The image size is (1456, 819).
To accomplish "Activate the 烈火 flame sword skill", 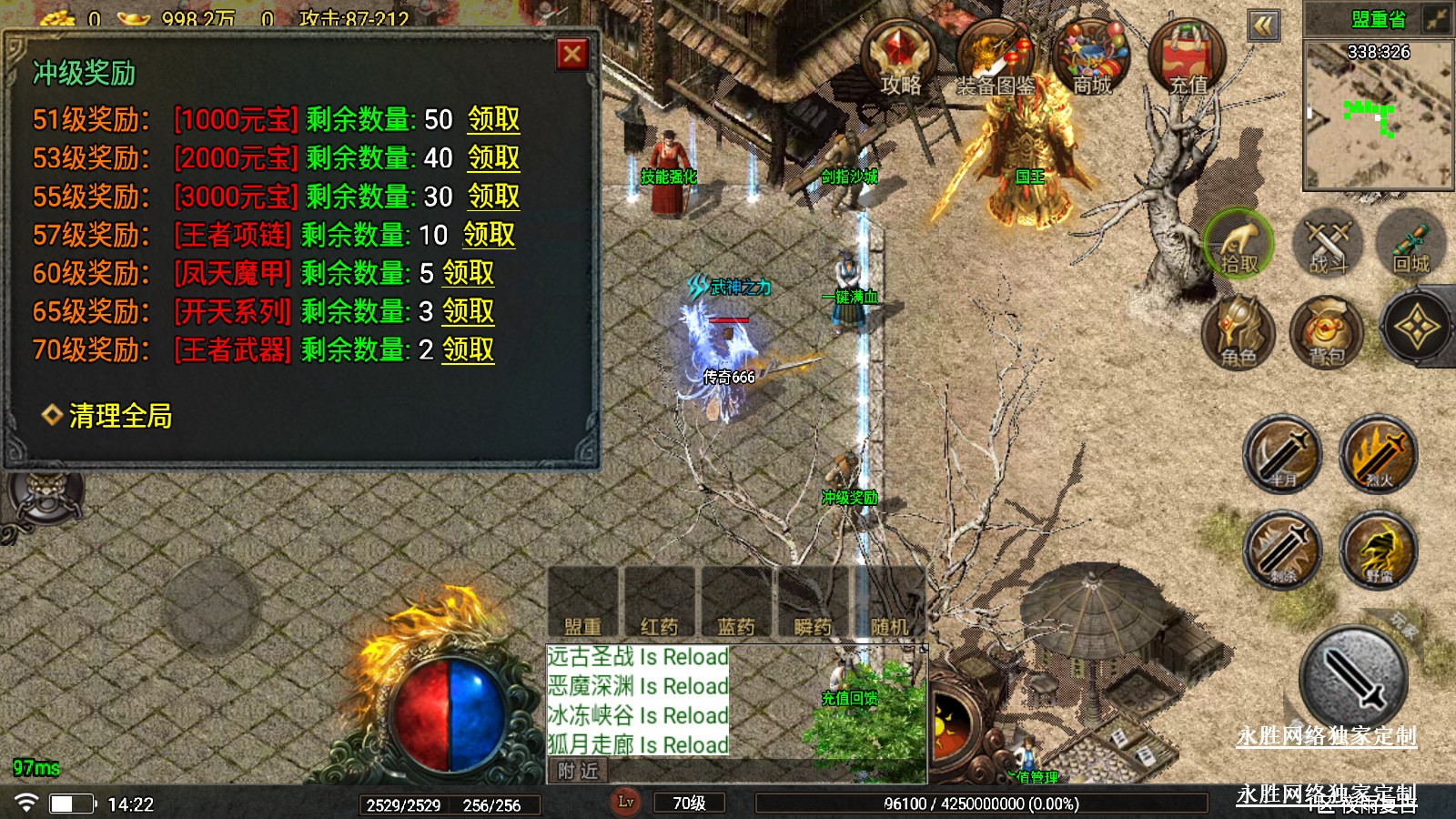I will 1379,453.
